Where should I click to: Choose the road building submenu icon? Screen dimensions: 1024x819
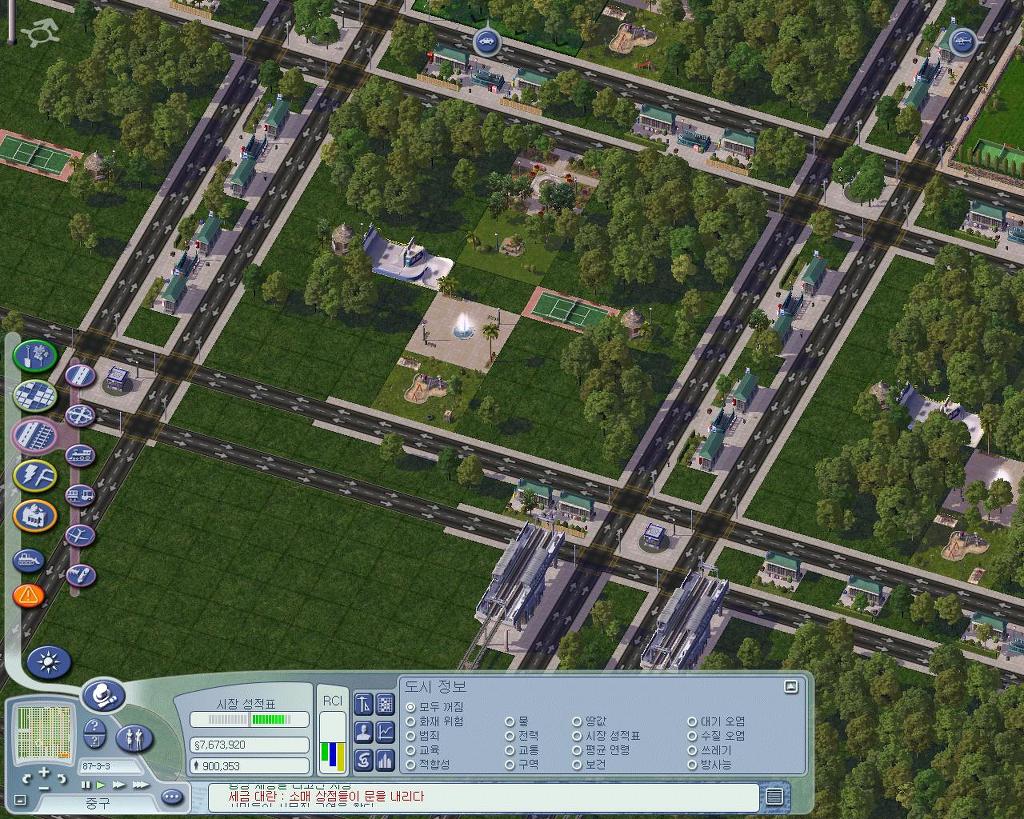80,375
